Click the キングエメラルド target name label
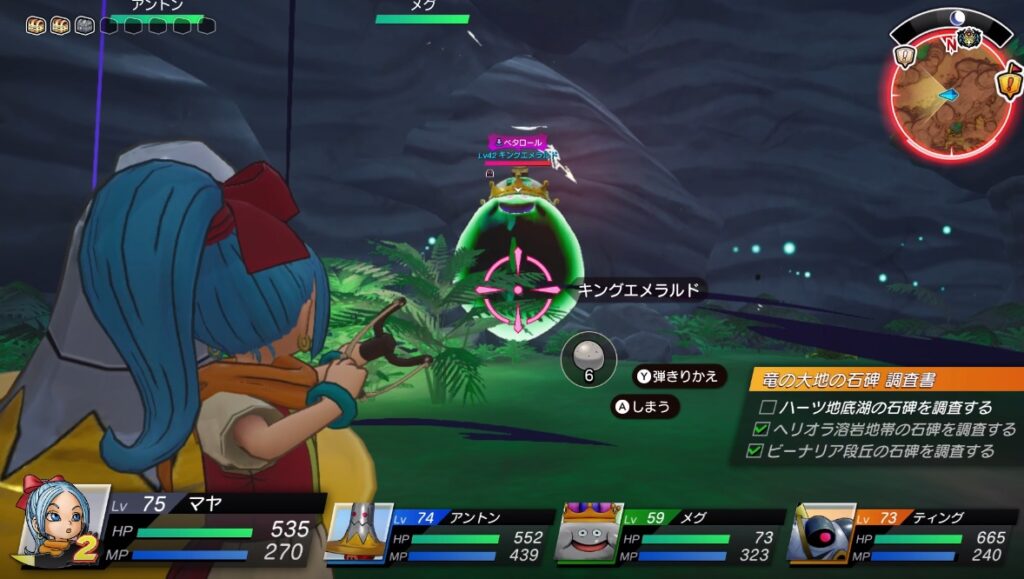 641,290
